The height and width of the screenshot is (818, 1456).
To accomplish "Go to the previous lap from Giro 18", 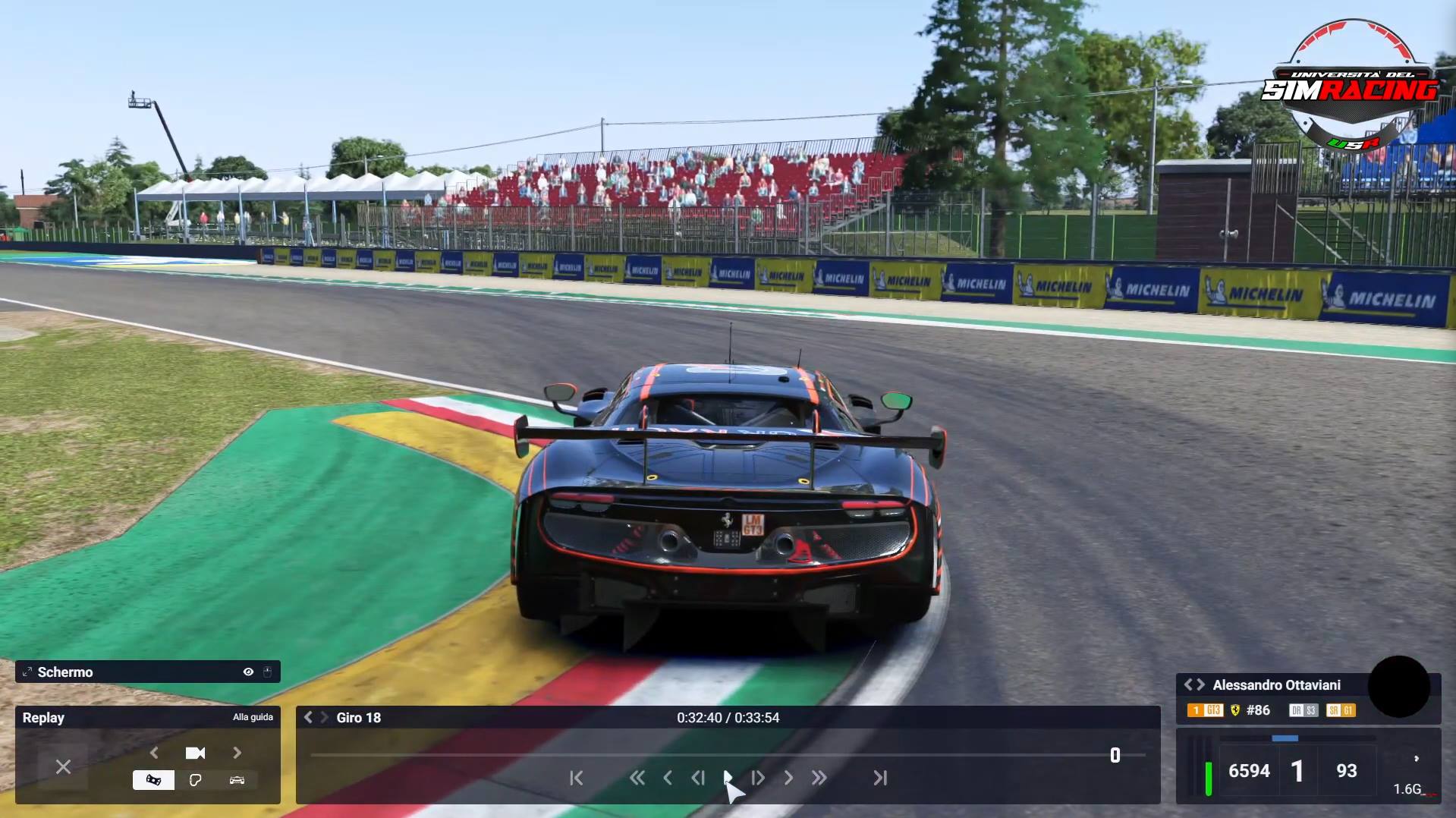I will 308,717.
